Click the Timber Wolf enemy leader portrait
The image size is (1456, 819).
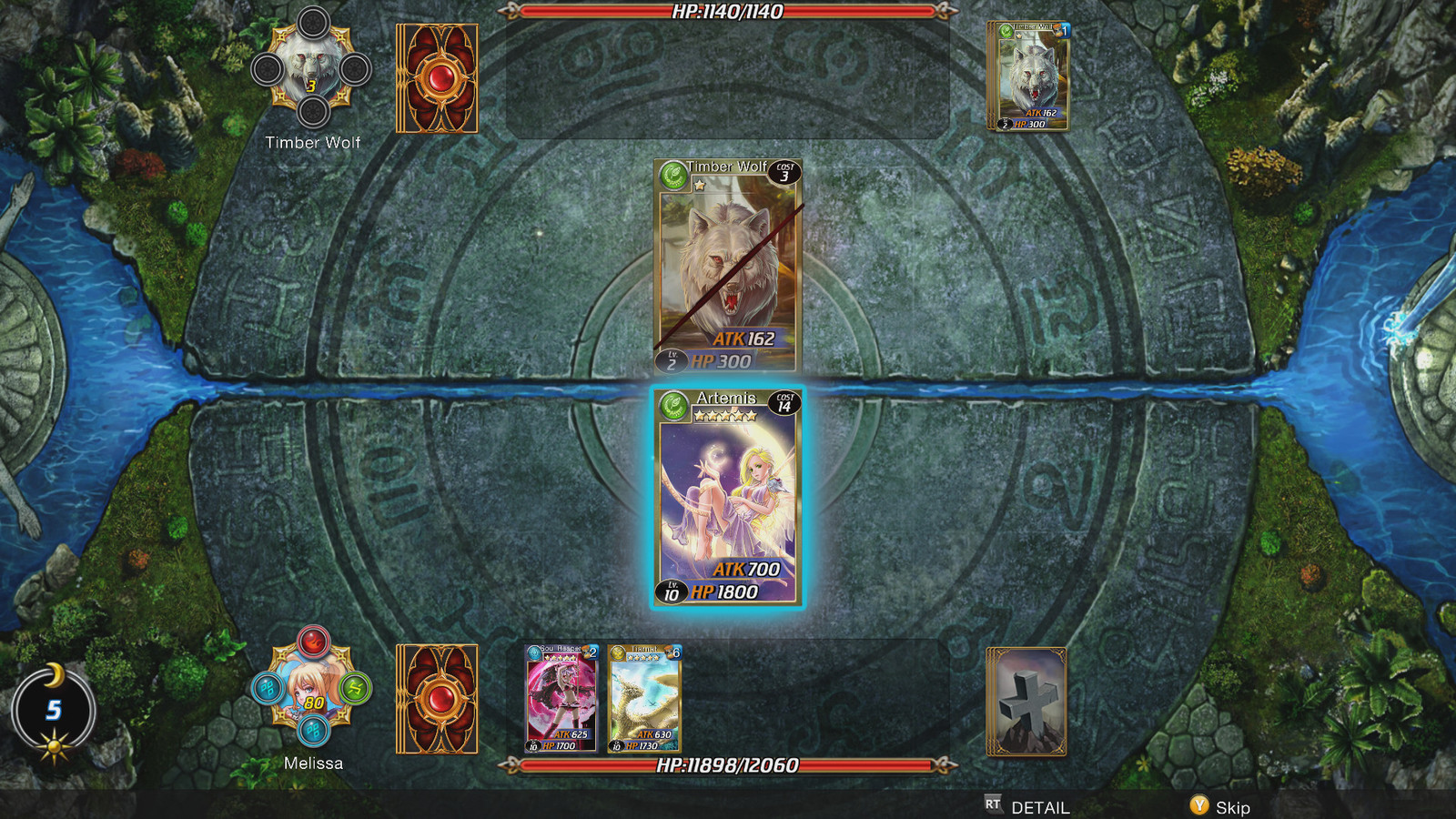311,69
